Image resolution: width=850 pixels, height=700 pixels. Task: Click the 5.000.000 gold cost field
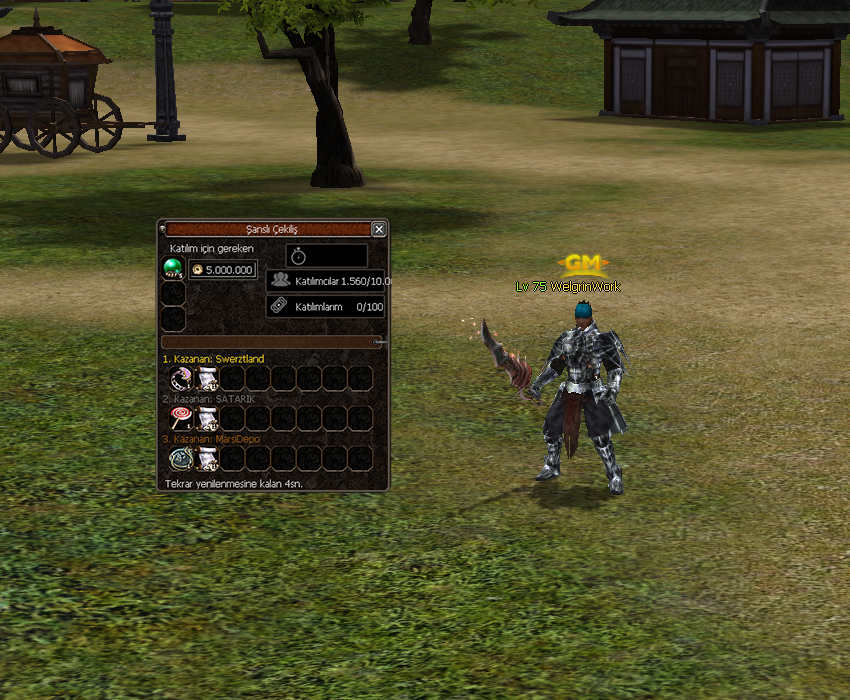[x=223, y=270]
